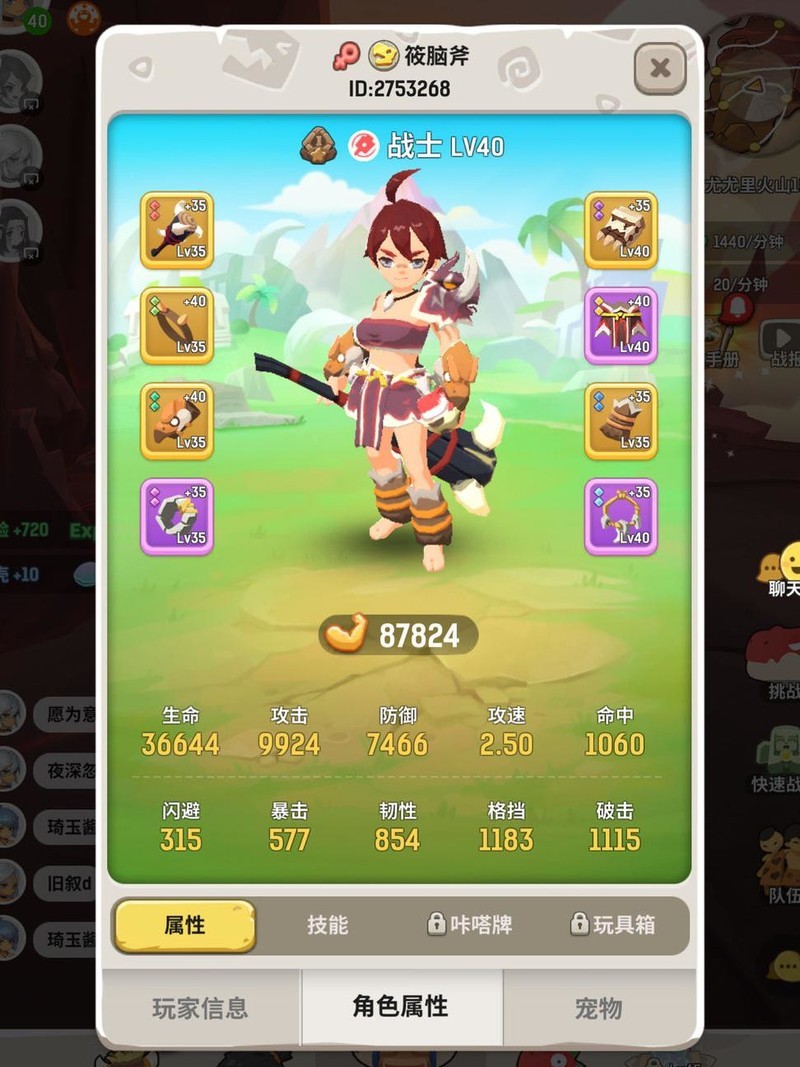
Task: Switch to the 宠物 pet tab
Action: click(x=599, y=1008)
